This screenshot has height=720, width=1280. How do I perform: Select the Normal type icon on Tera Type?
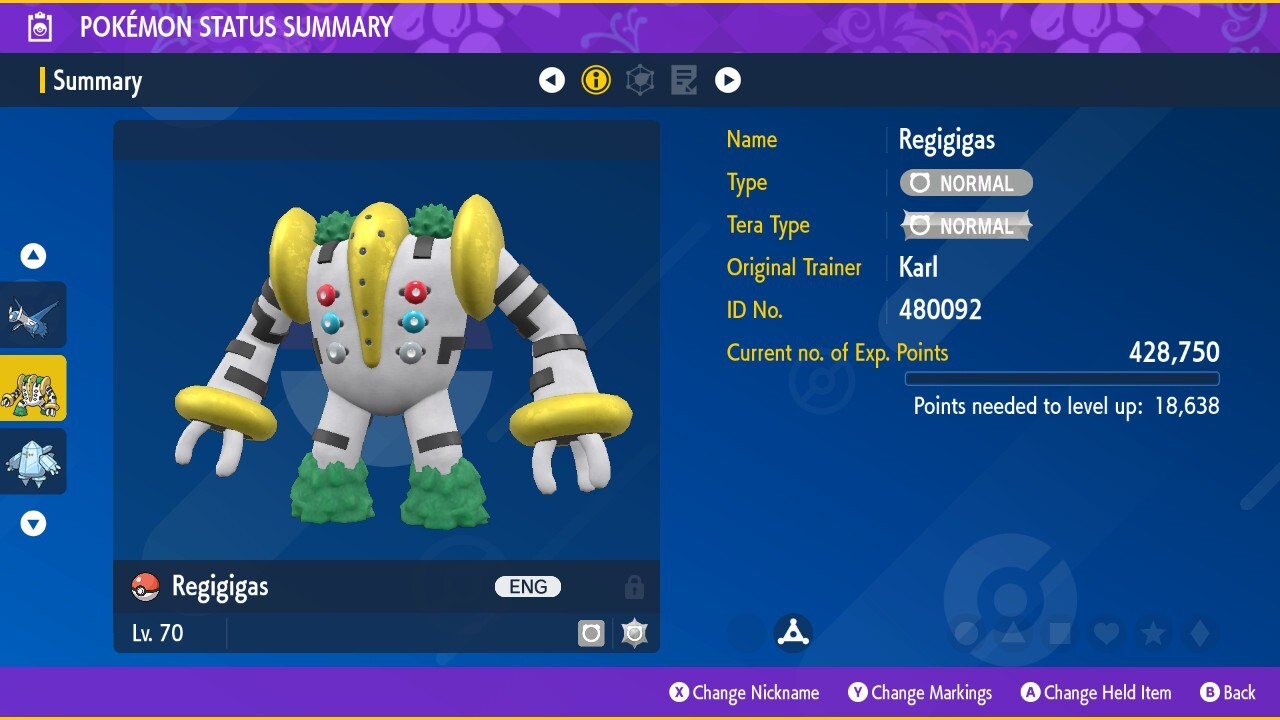click(x=964, y=225)
